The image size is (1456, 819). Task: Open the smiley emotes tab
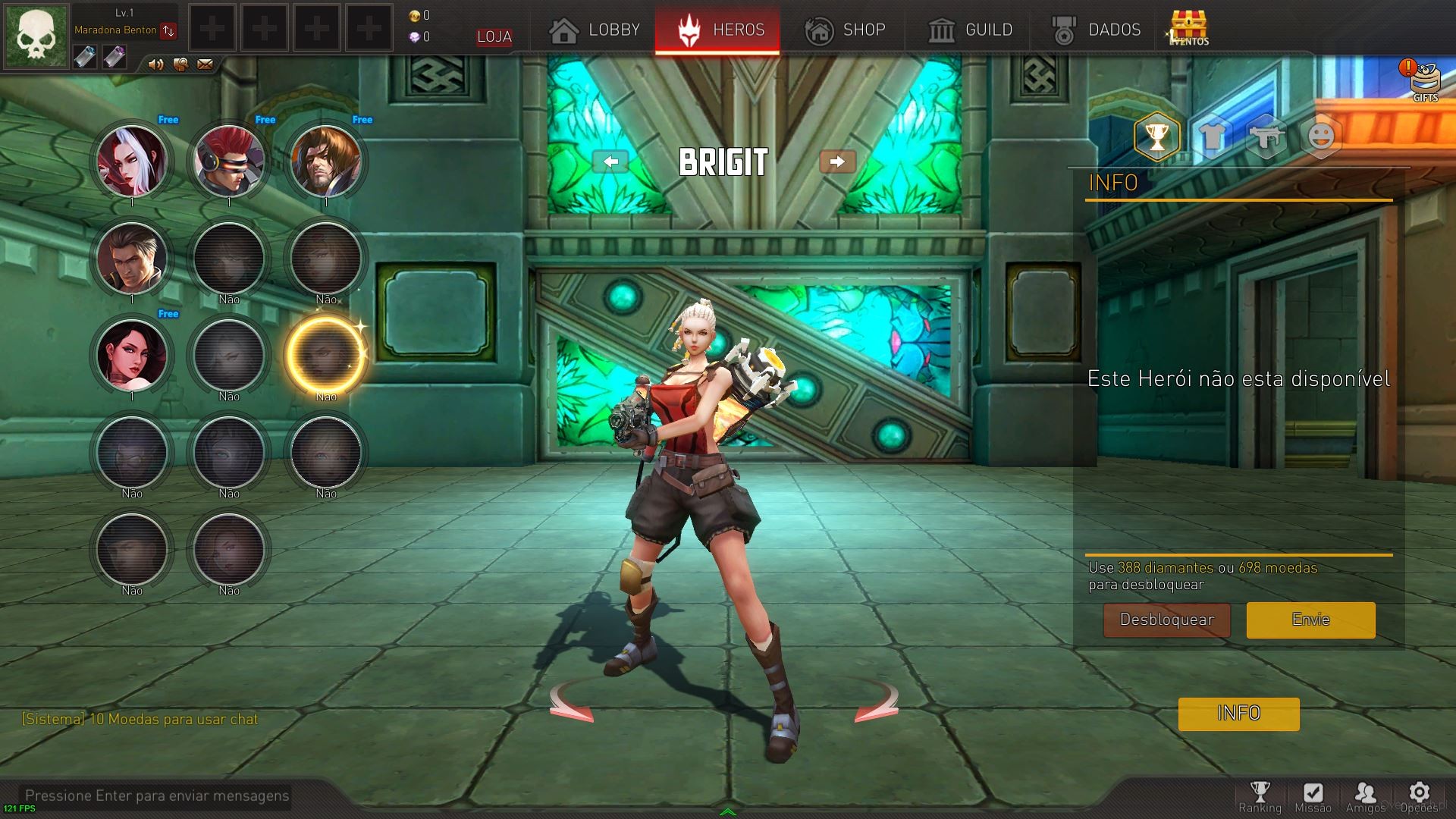(x=1321, y=137)
